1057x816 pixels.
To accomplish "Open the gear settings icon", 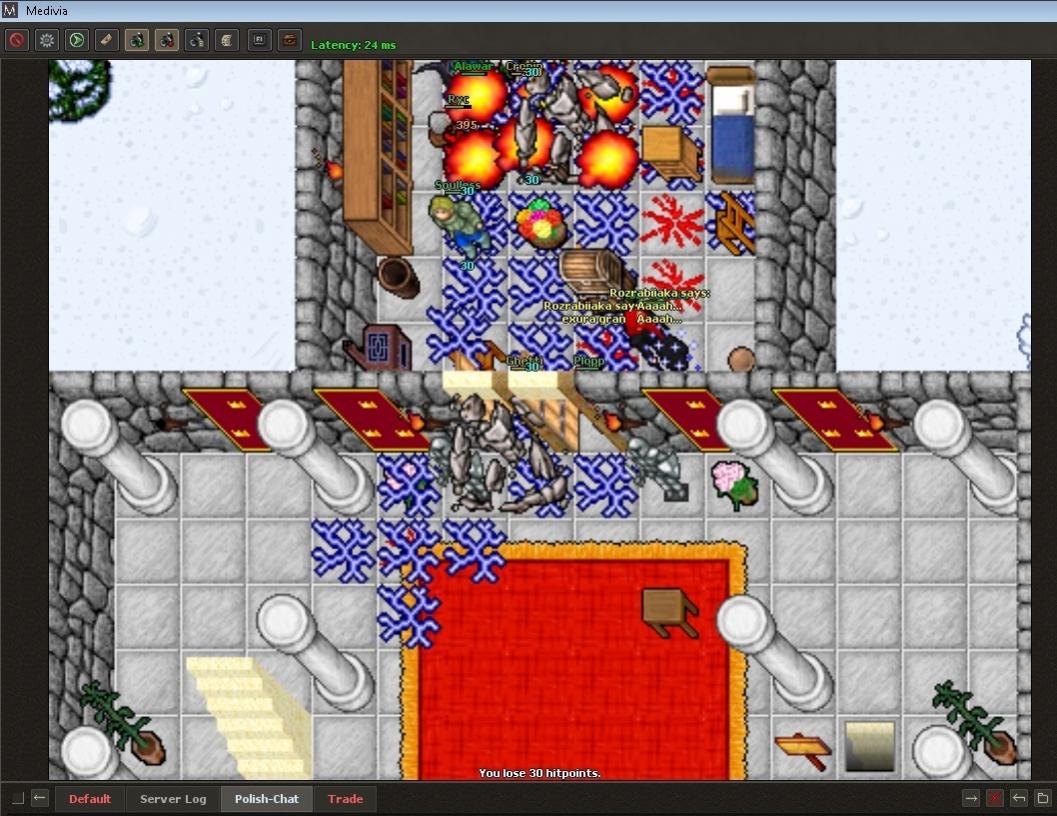I will pyautogui.click(x=47, y=40).
